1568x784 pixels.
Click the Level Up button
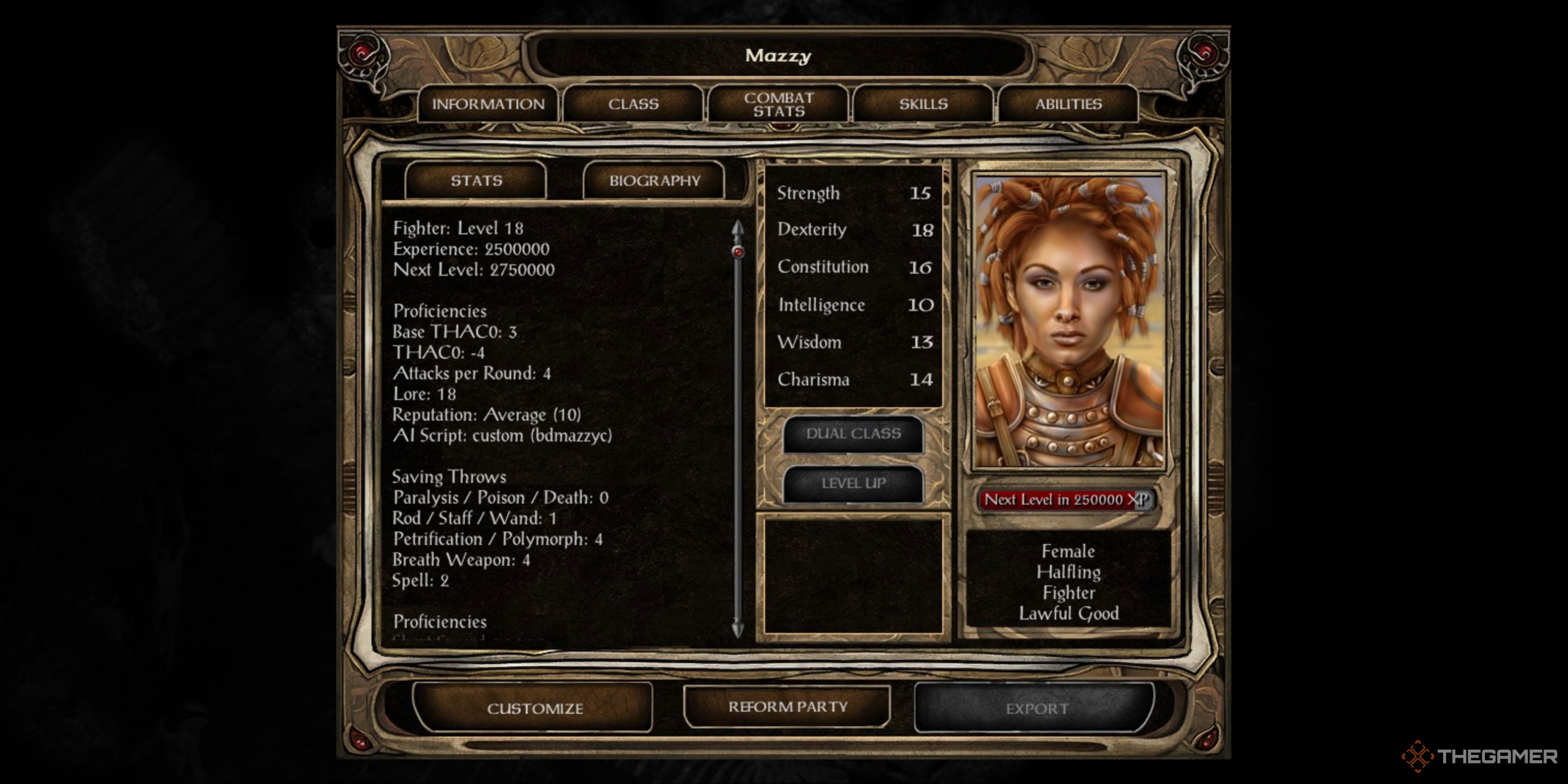(x=854, y=484)
